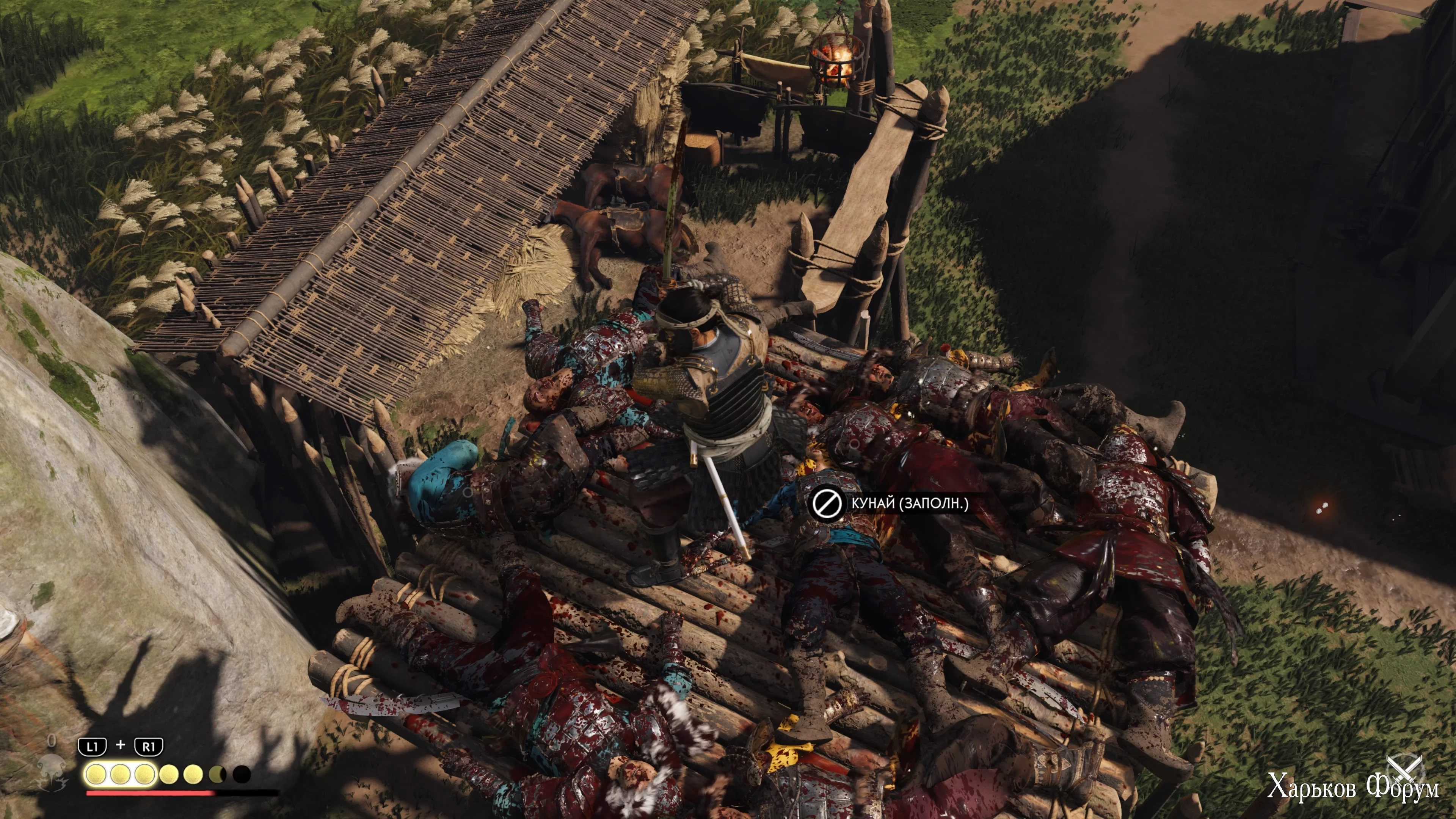1456x819 pixels.
Task: Click the Кунай (заполн.) pickup prompt
Action: [x=890, y=503]
